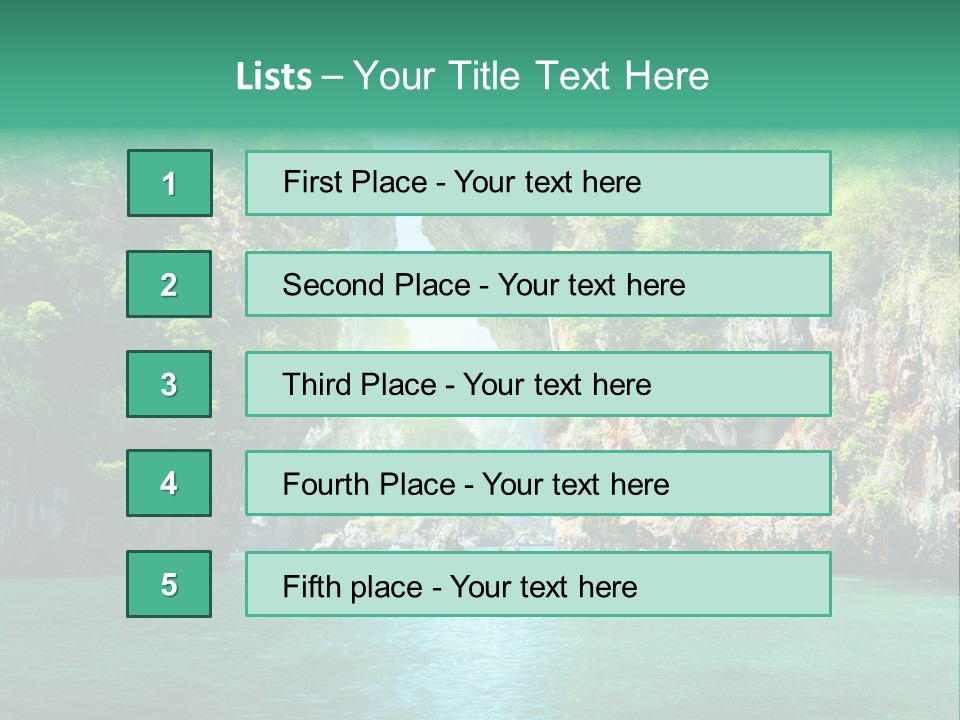Image resolution: width=960 pixels, height=720 pixels.
Task: Select the number 3 box
Action: tap(169, 384)
